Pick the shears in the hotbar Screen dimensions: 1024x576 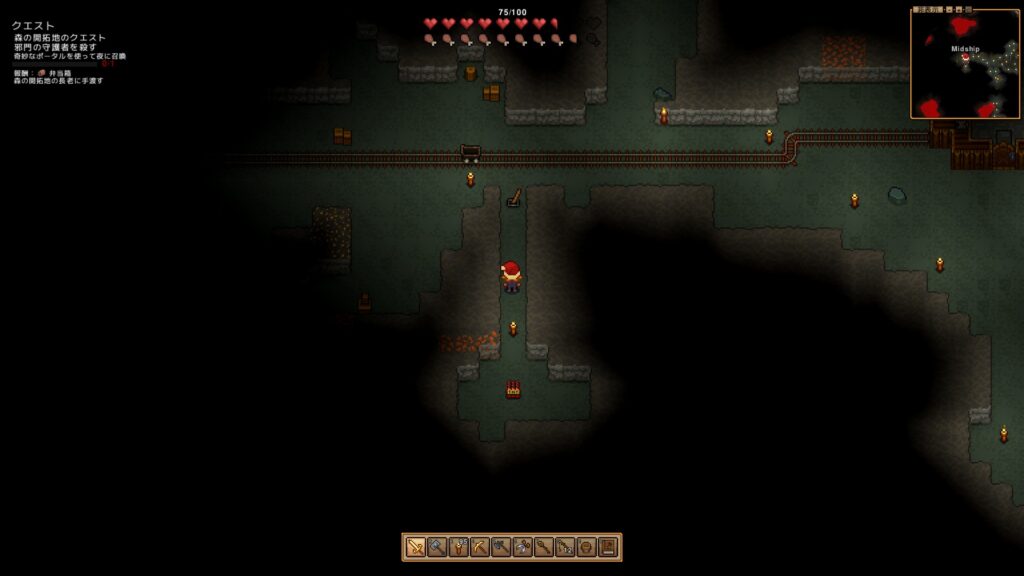click(x=522, y=547)
